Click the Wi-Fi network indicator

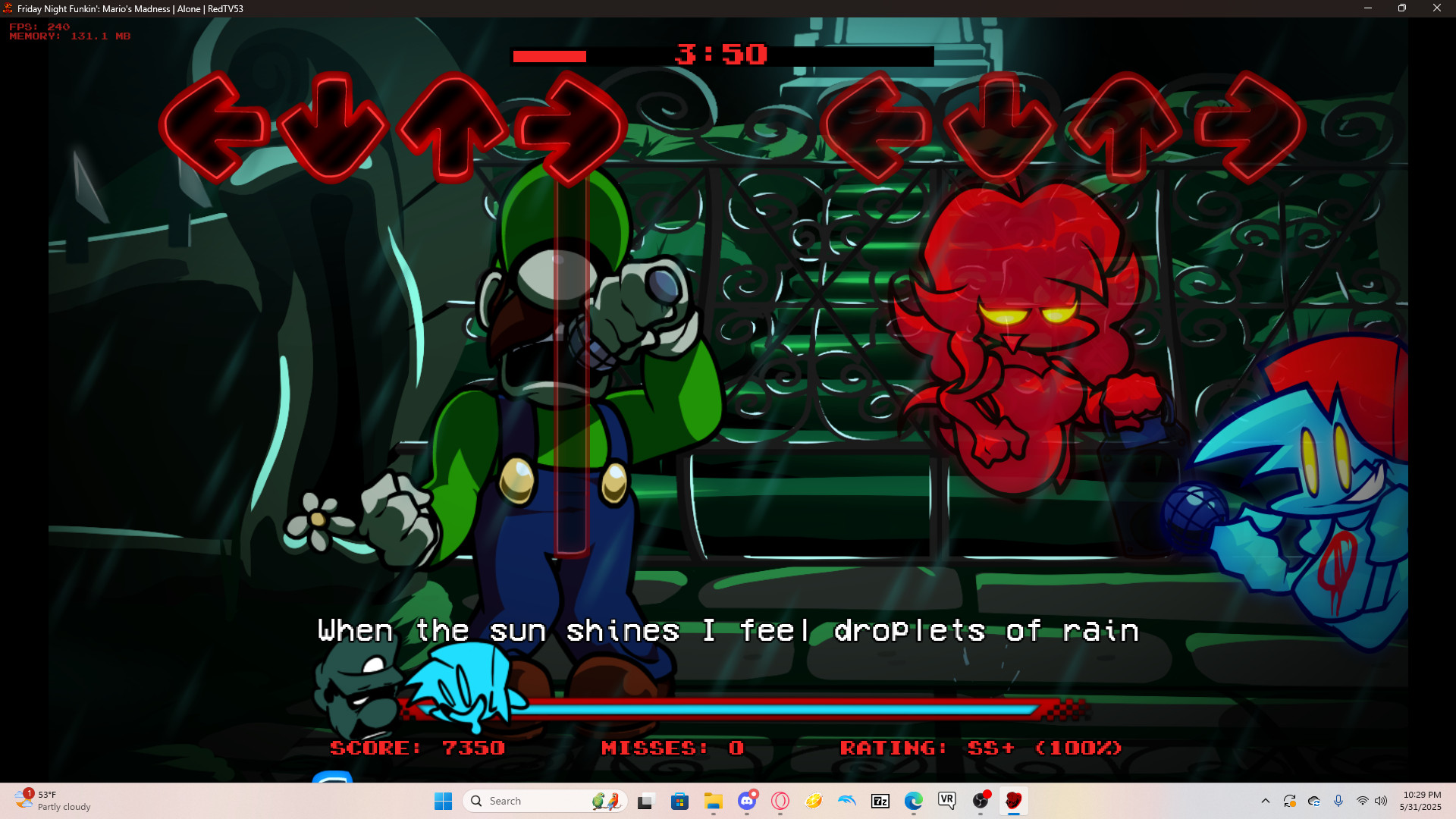click(1362, 801)
